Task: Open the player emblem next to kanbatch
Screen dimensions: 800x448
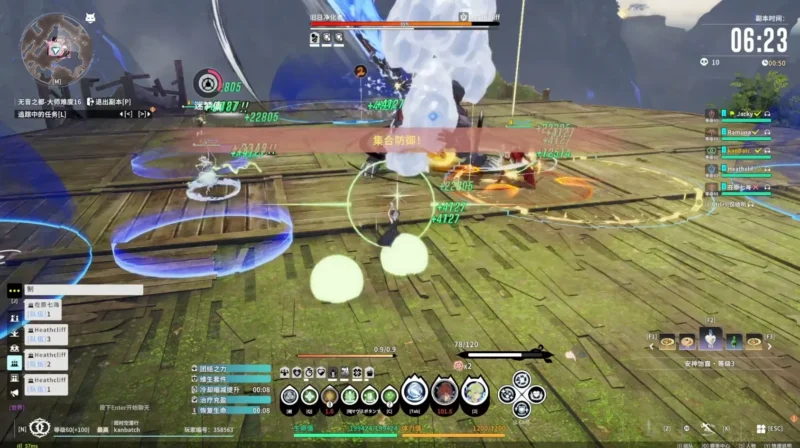Action: click(x=41, y=427)
